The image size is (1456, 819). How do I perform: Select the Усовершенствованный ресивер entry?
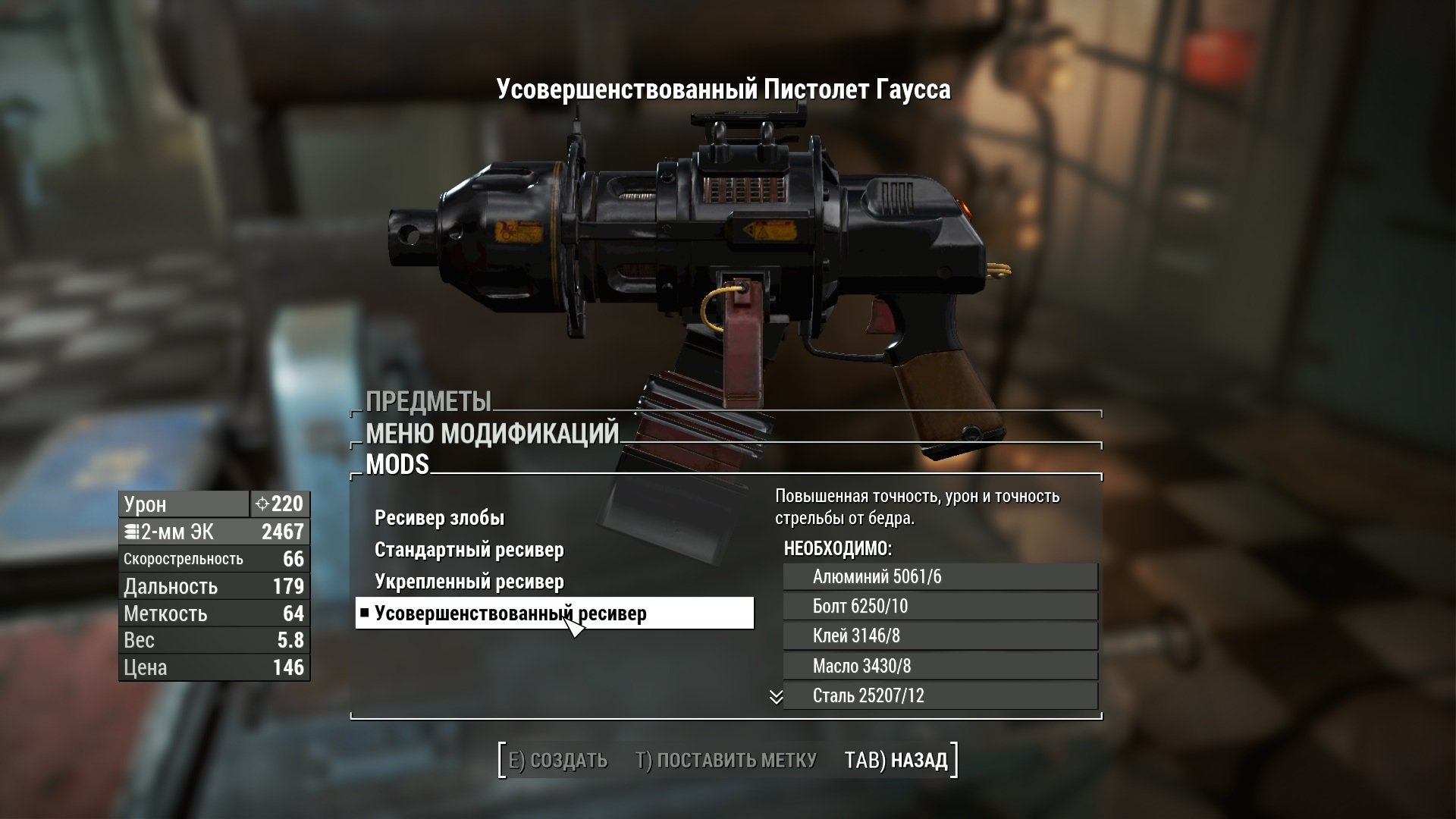click(x=510, y=613)
